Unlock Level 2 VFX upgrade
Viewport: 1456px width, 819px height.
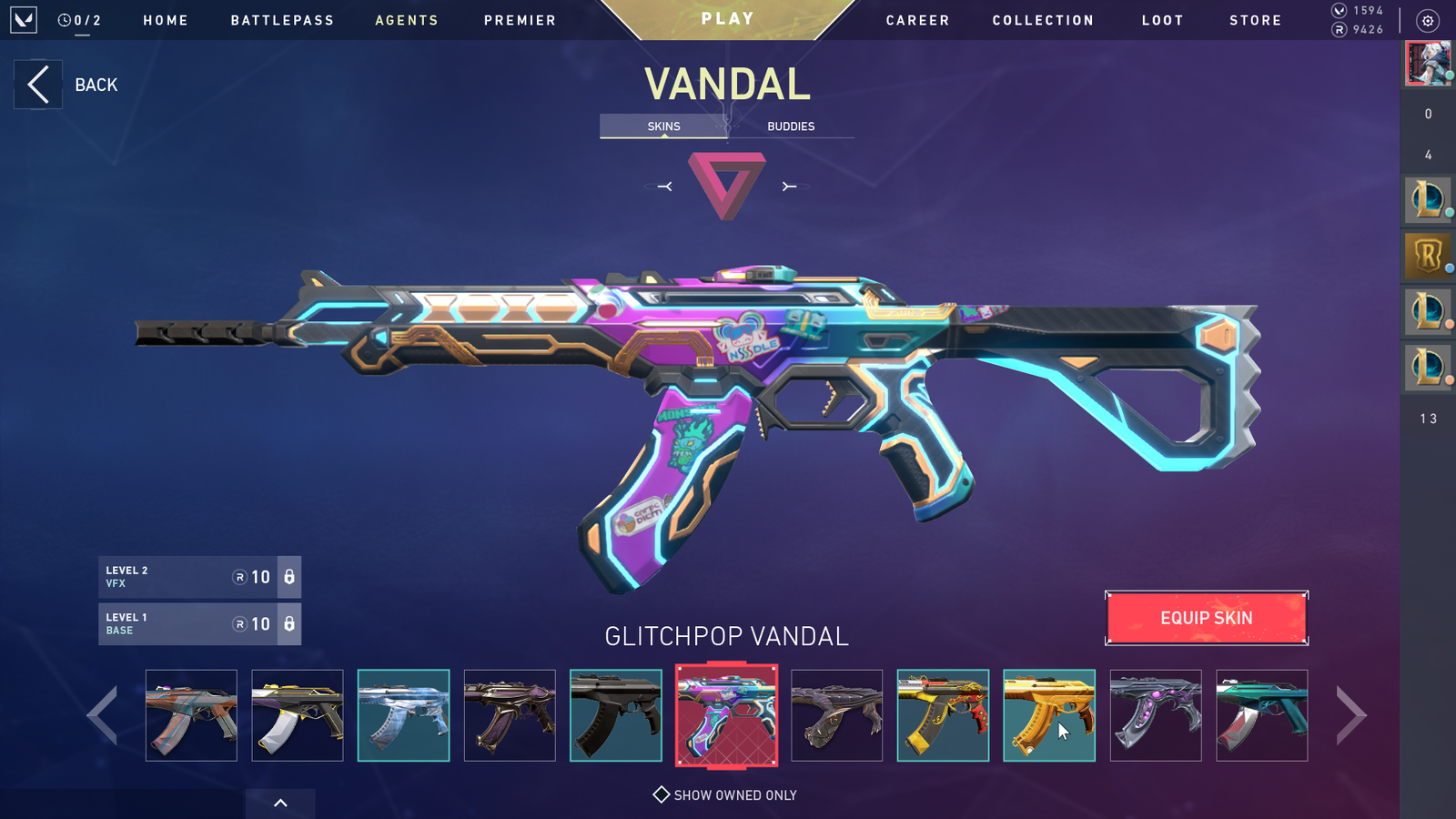coord(288,577)
